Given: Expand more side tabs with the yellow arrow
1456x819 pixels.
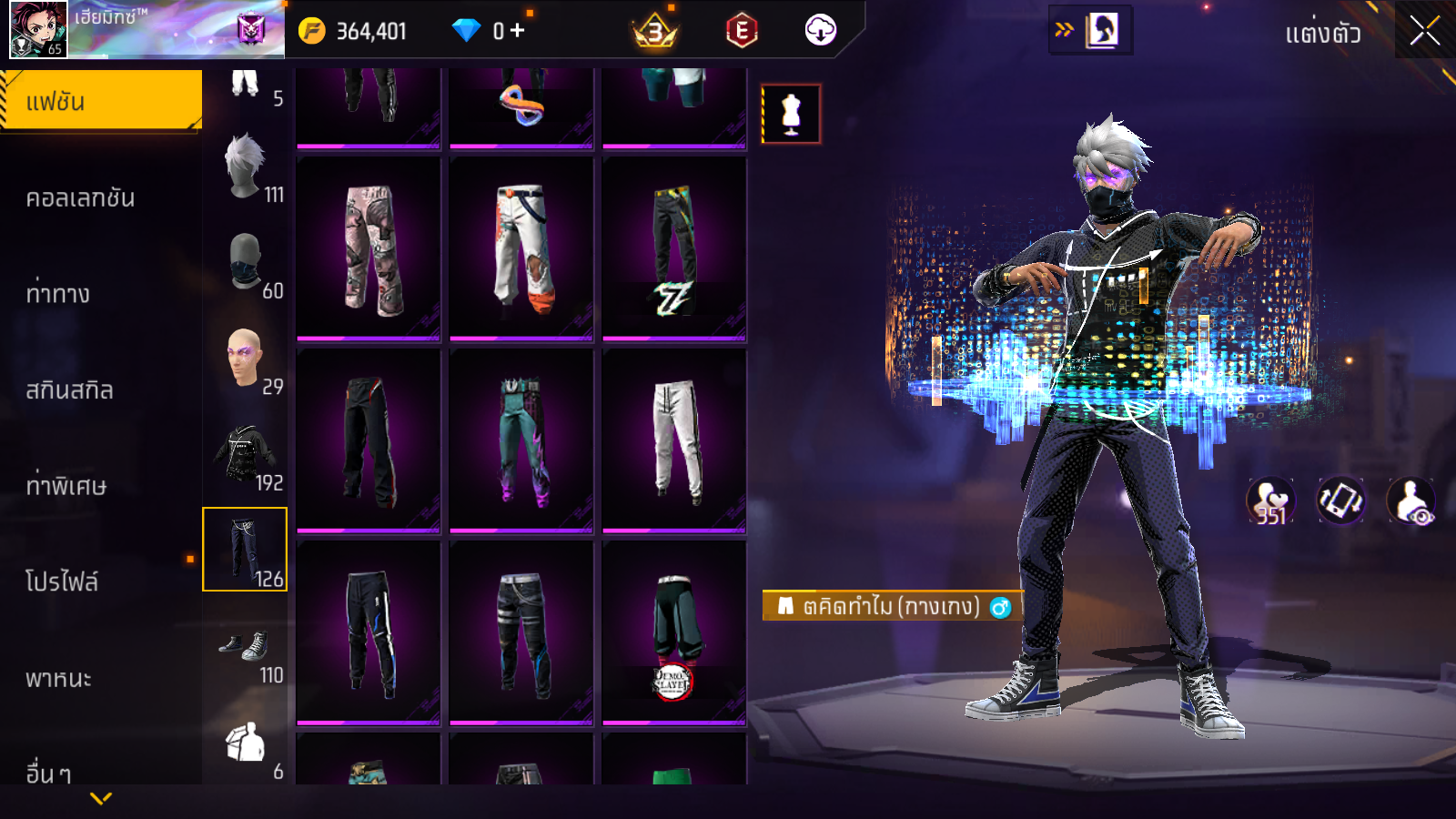Looking at the screenshot, I should pos(101,798).
